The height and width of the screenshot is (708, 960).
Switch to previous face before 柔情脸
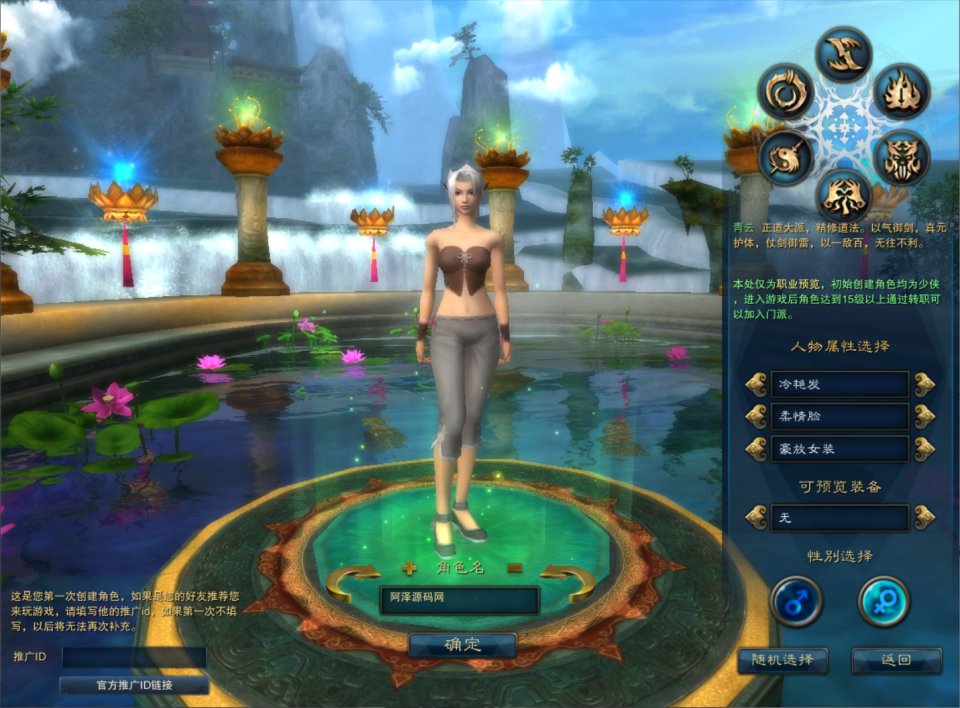756,416
